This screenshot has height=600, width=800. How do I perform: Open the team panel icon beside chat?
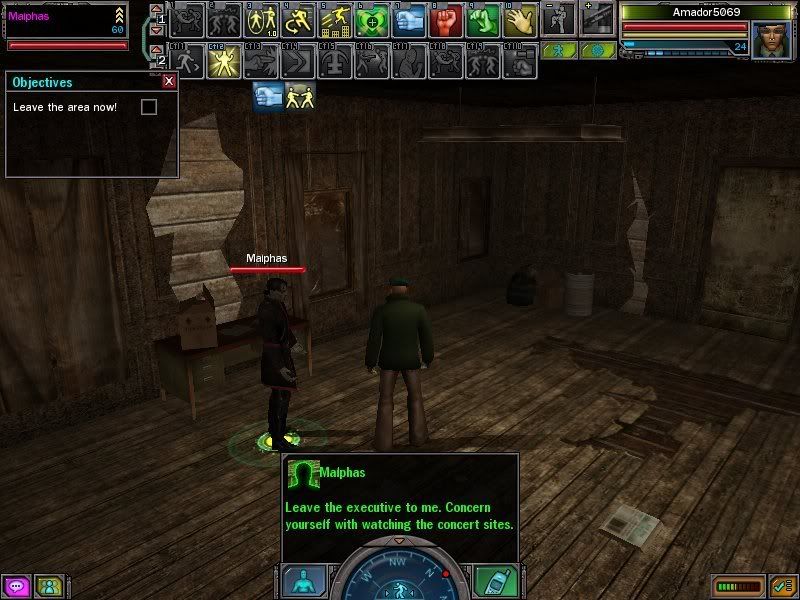47,586
